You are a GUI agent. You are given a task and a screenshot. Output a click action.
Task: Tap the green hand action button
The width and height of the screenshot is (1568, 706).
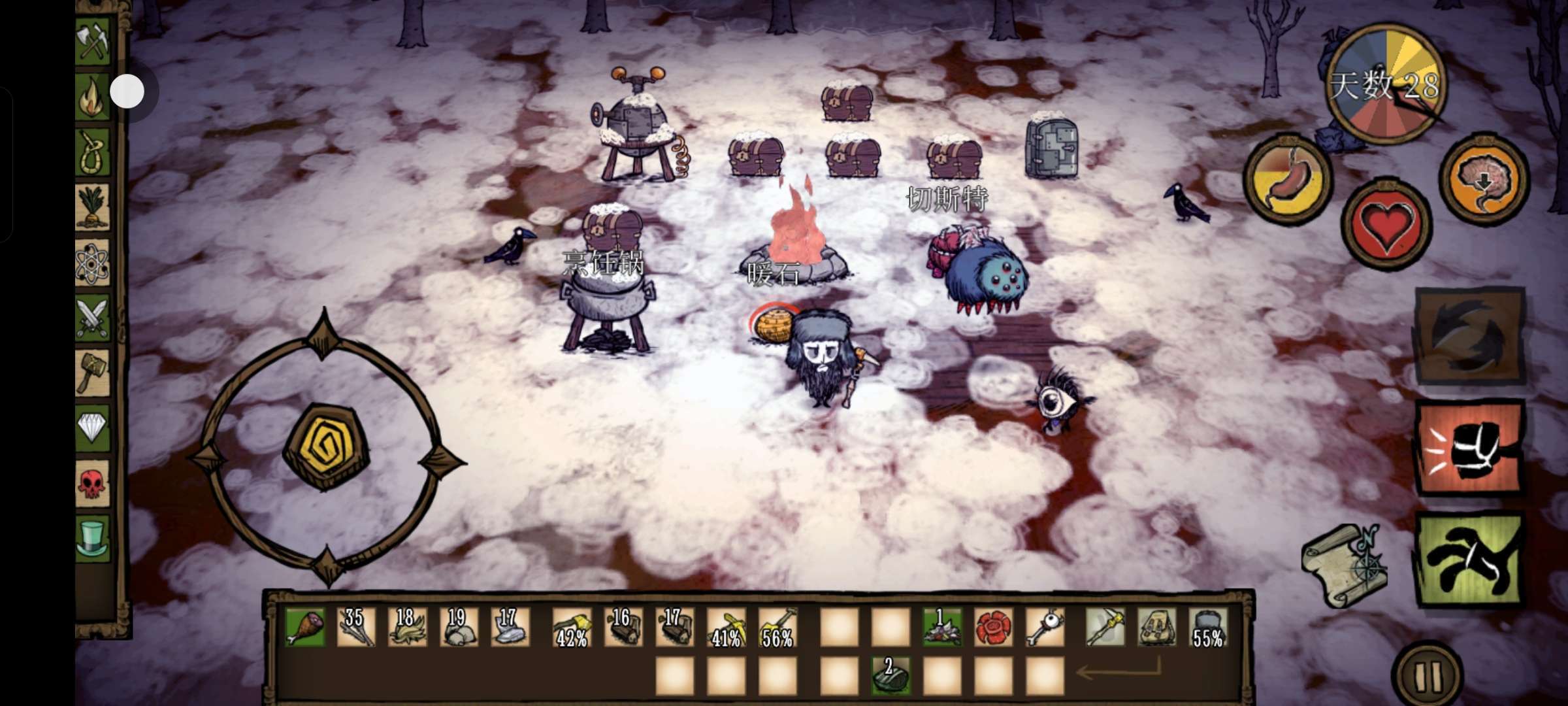click(x=1469, y=560)
